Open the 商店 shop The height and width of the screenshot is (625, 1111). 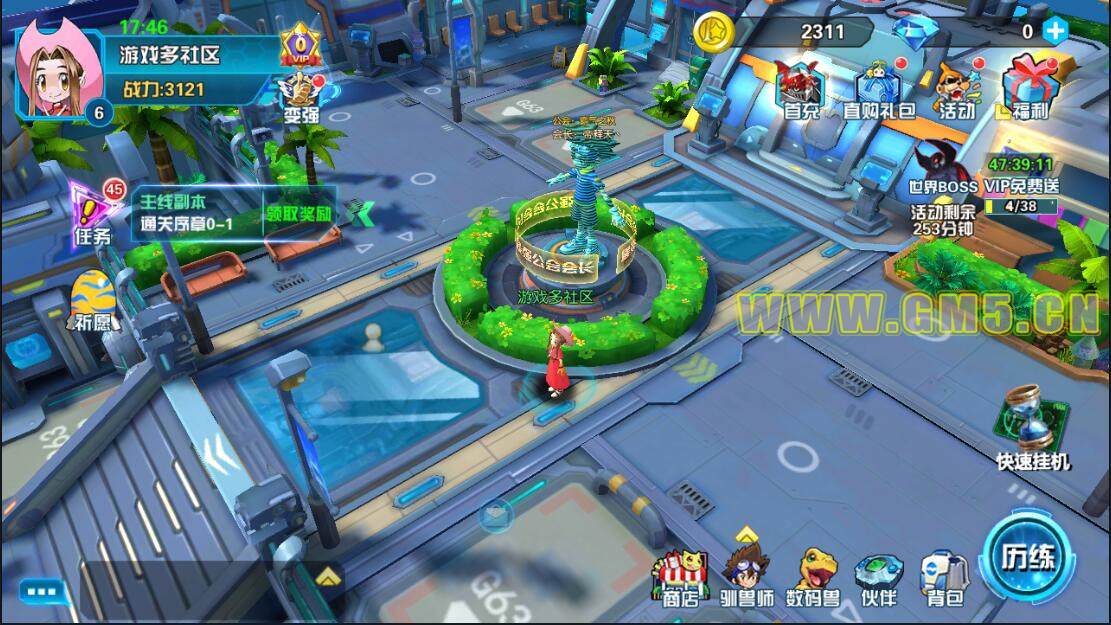click(x=680, y=578)
